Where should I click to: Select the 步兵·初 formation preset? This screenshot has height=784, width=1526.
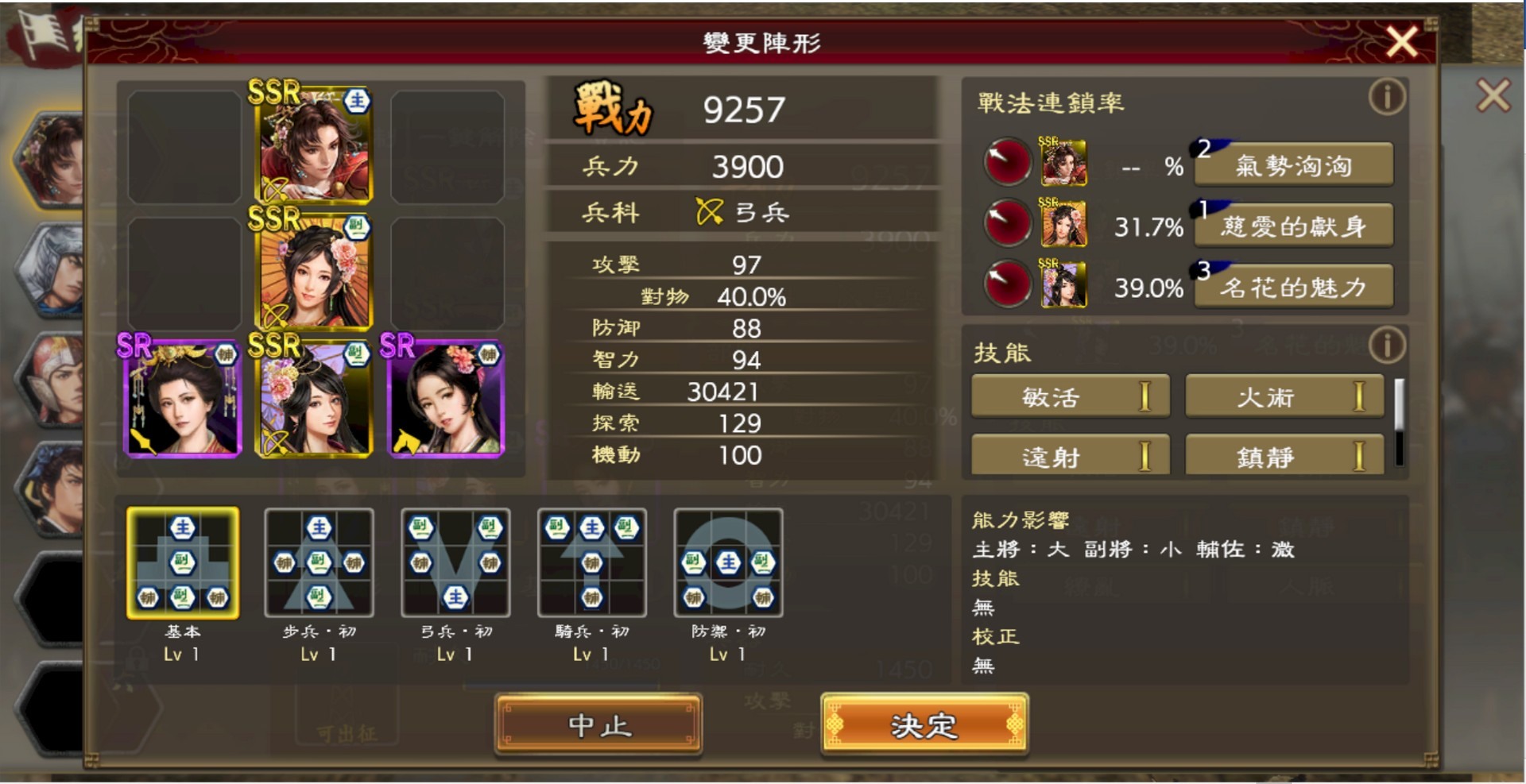point(320,564)
